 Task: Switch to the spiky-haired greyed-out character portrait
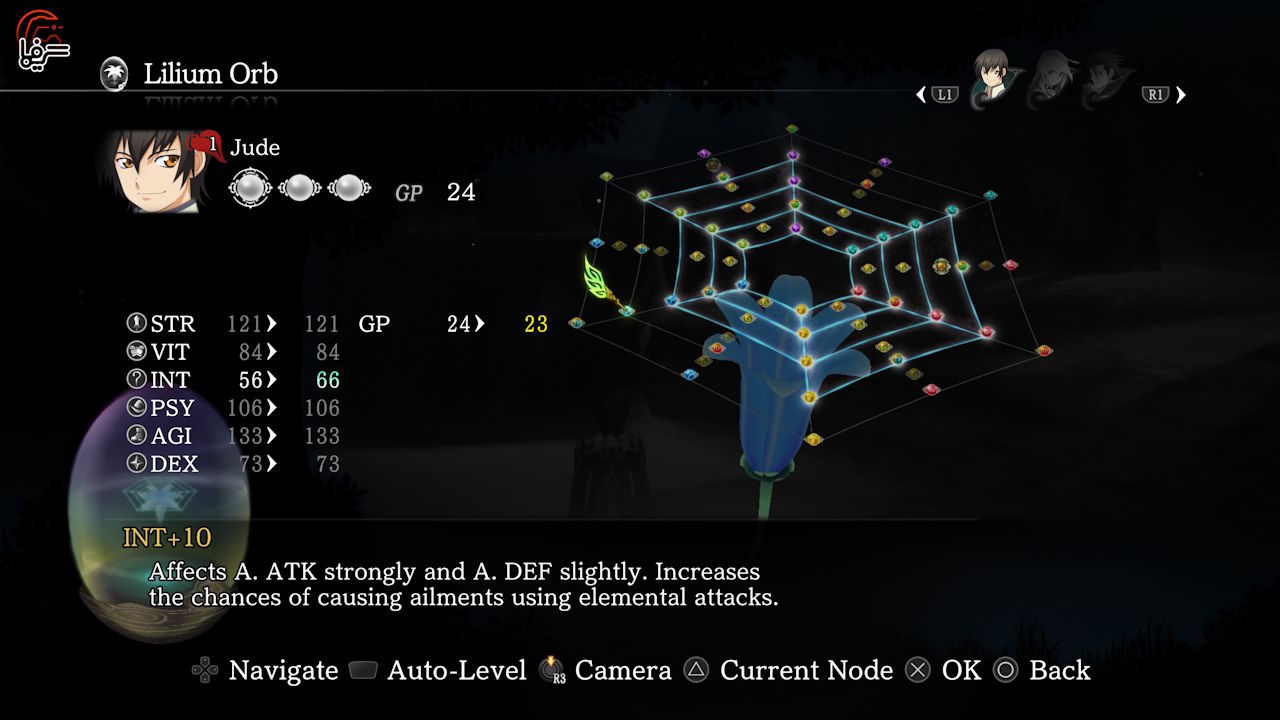1107,76
